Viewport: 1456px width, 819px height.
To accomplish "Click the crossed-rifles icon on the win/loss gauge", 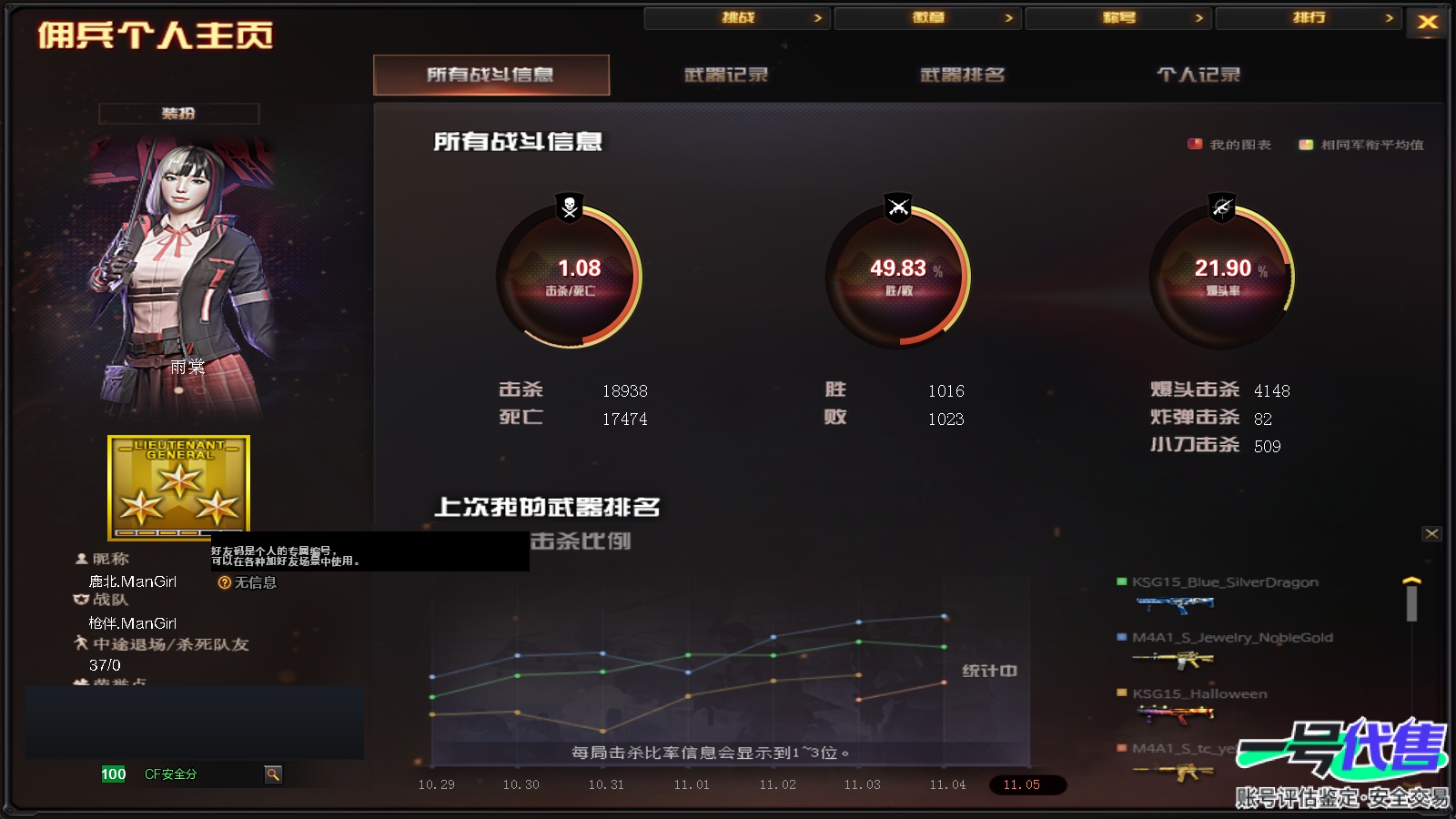I will 896,208.
